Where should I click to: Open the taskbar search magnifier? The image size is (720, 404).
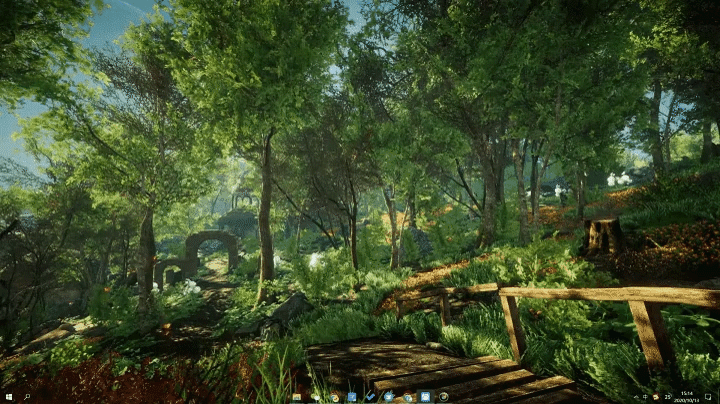click(26, 397)
